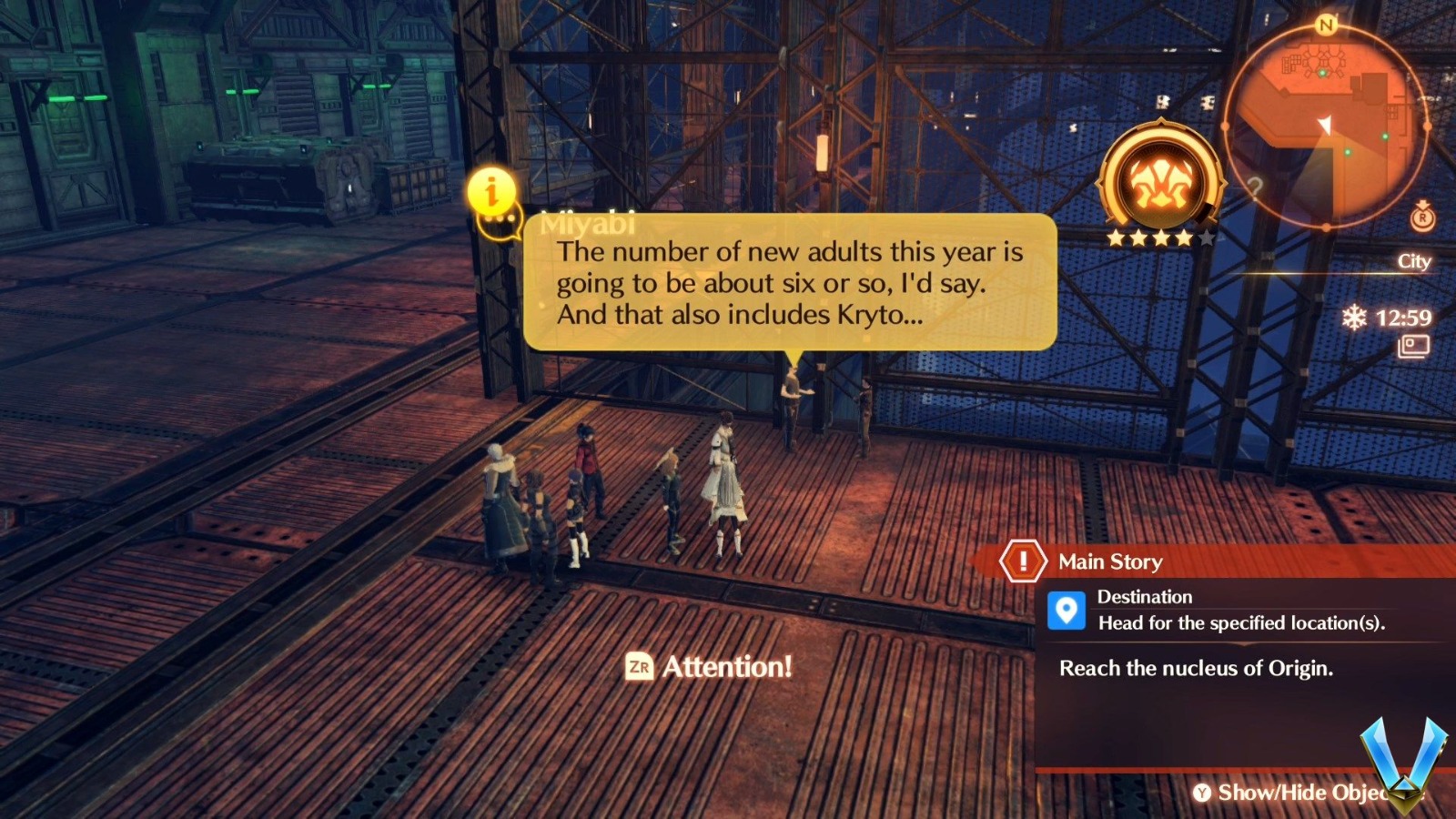Select the Main Story hexagonal alert icon
Image resolution: width=1456 pixels, height=819 pixels.
coord(1023,561)
